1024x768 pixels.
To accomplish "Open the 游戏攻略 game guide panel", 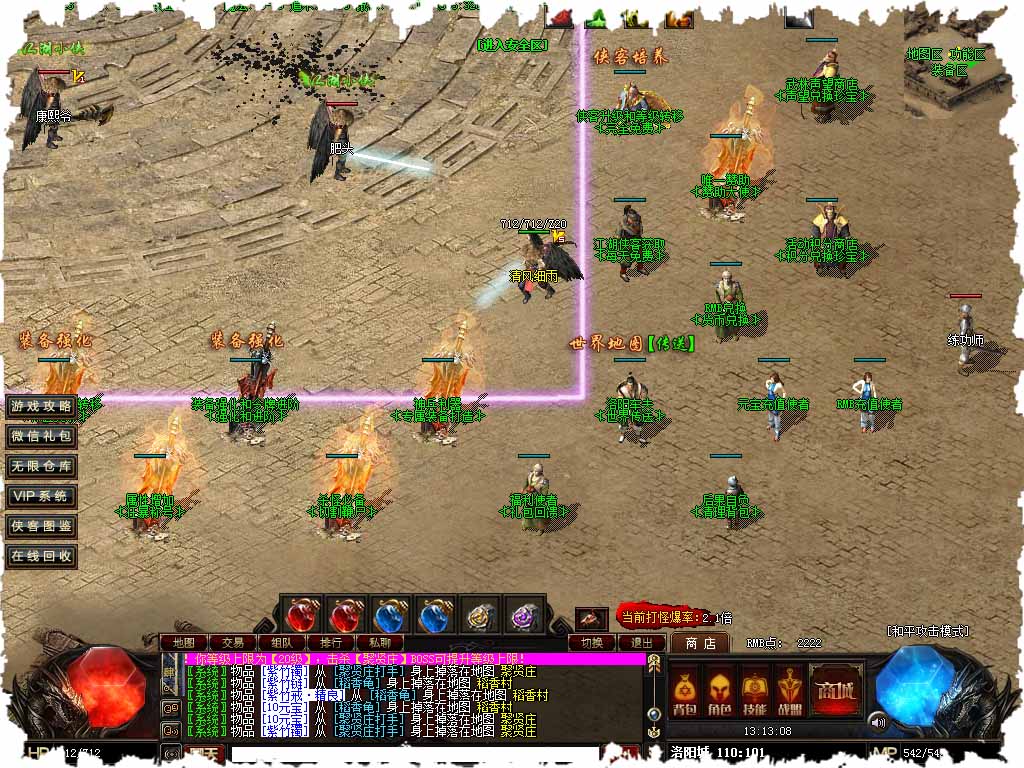I will click(x=41, y=406).
